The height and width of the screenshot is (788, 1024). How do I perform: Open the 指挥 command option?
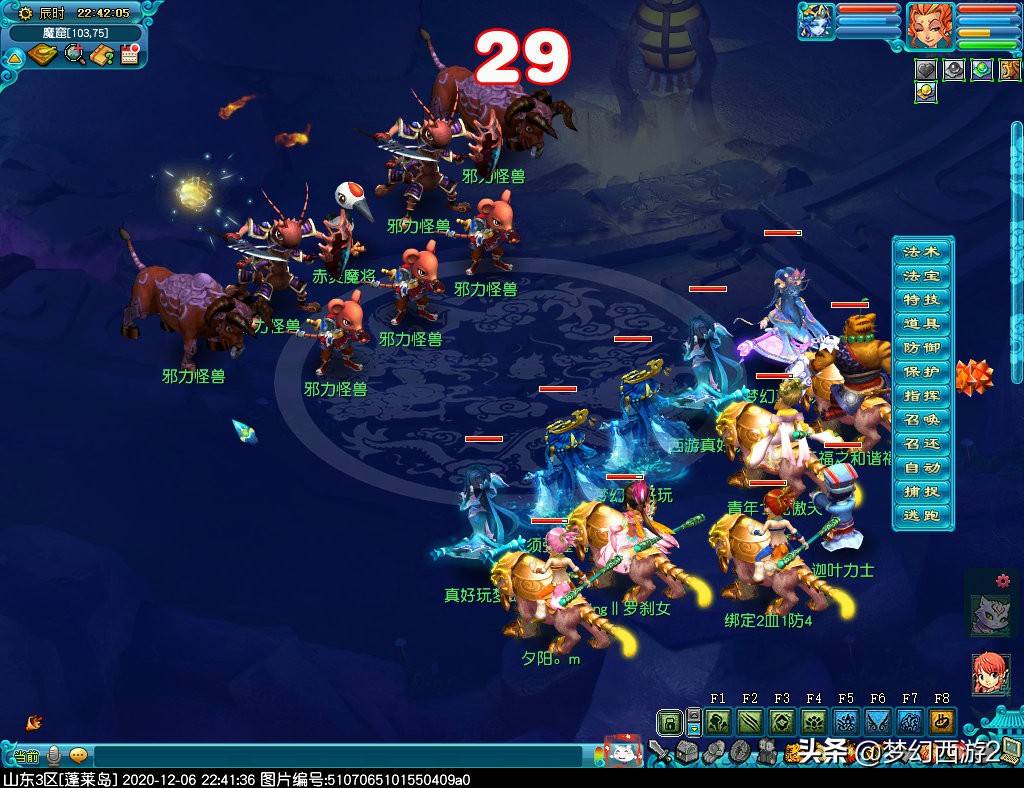coord(921,395)
